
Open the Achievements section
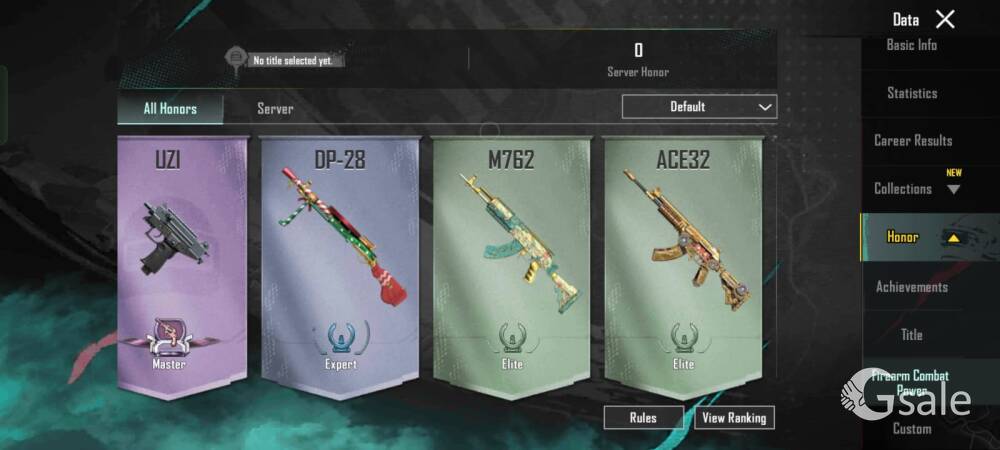tap(912, 287)
